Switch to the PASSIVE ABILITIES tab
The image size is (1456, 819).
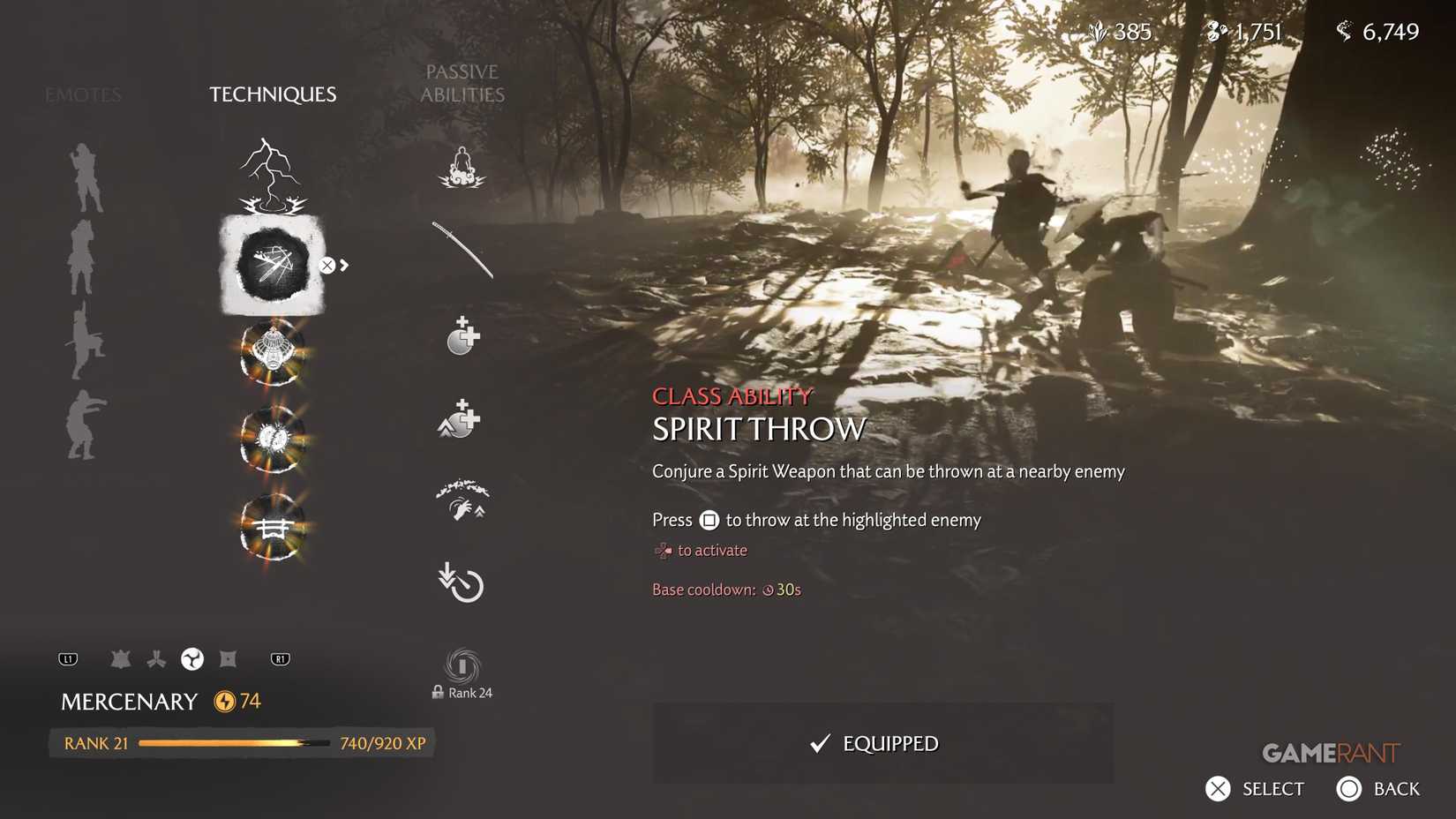(x=462, y=84)
